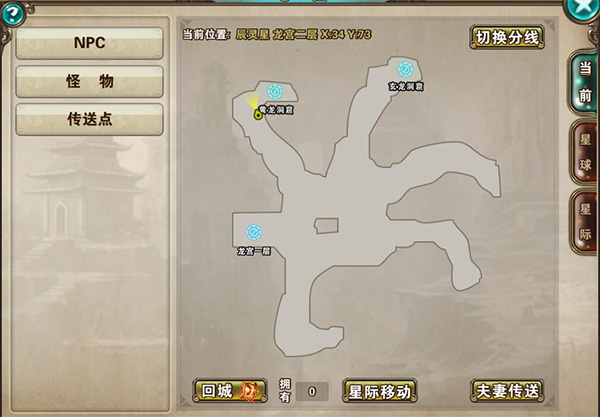This screenshot has height=417, width=600.
Task: Open the 星际 interstellar tab
Action: [x=584, y=221]
